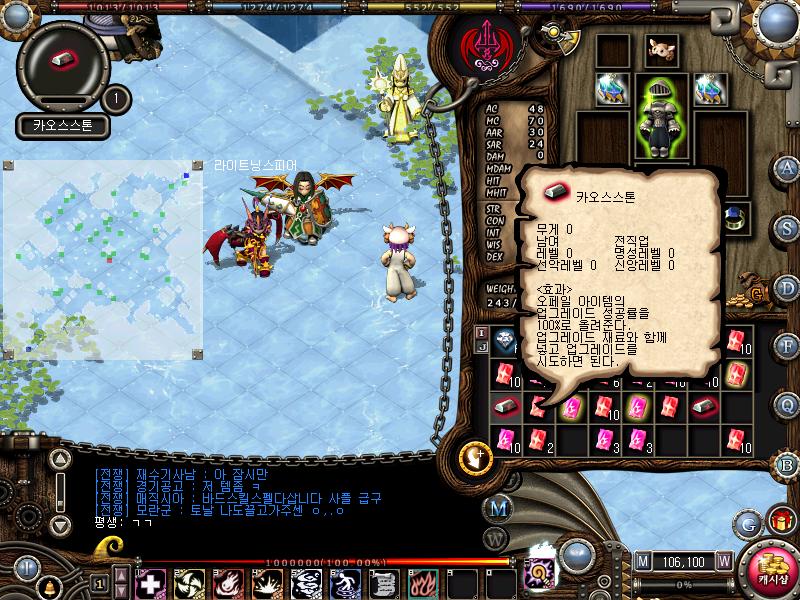Open the red gift box icon

point(780,521)
